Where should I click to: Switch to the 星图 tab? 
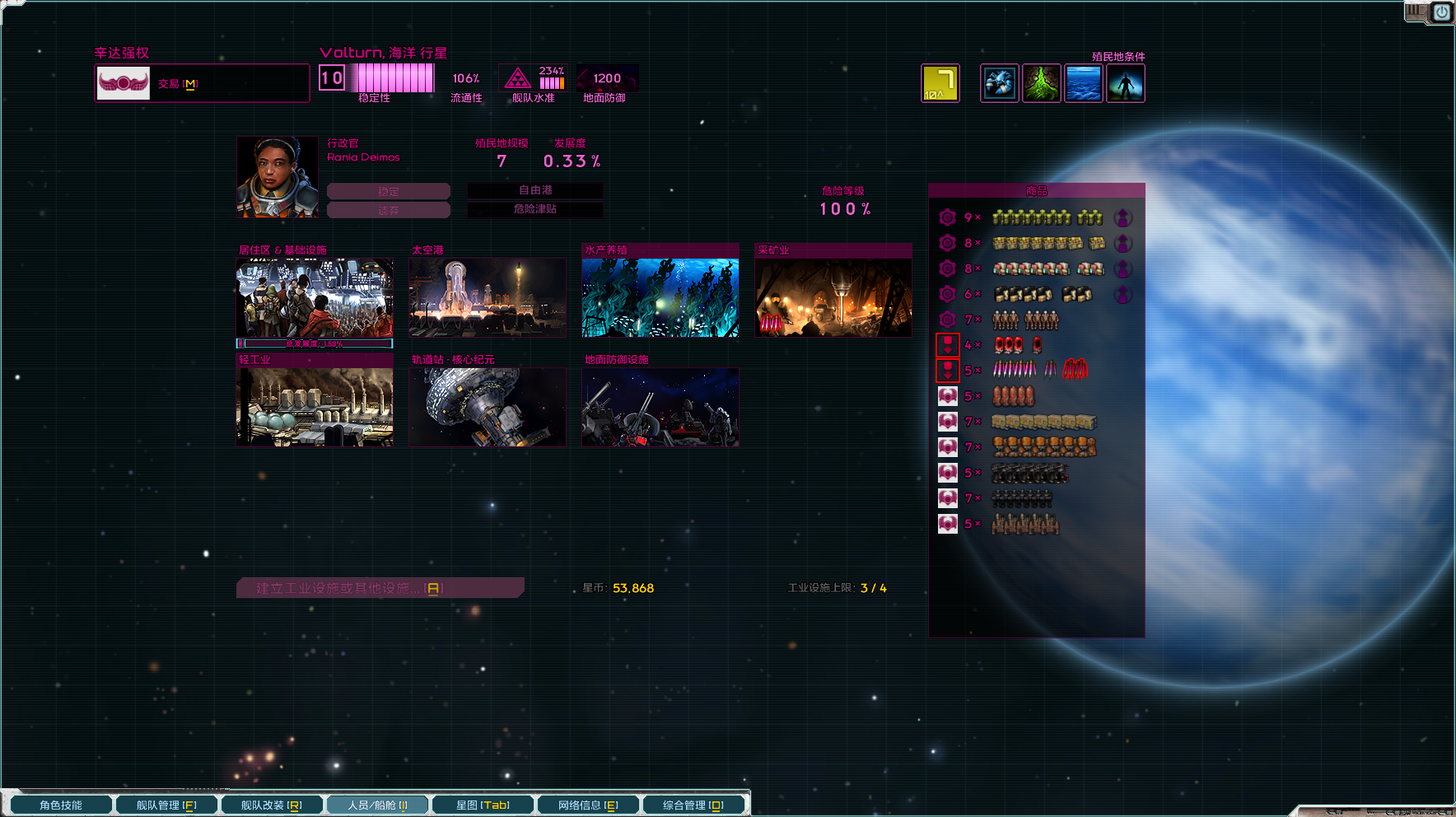[482, 805]
